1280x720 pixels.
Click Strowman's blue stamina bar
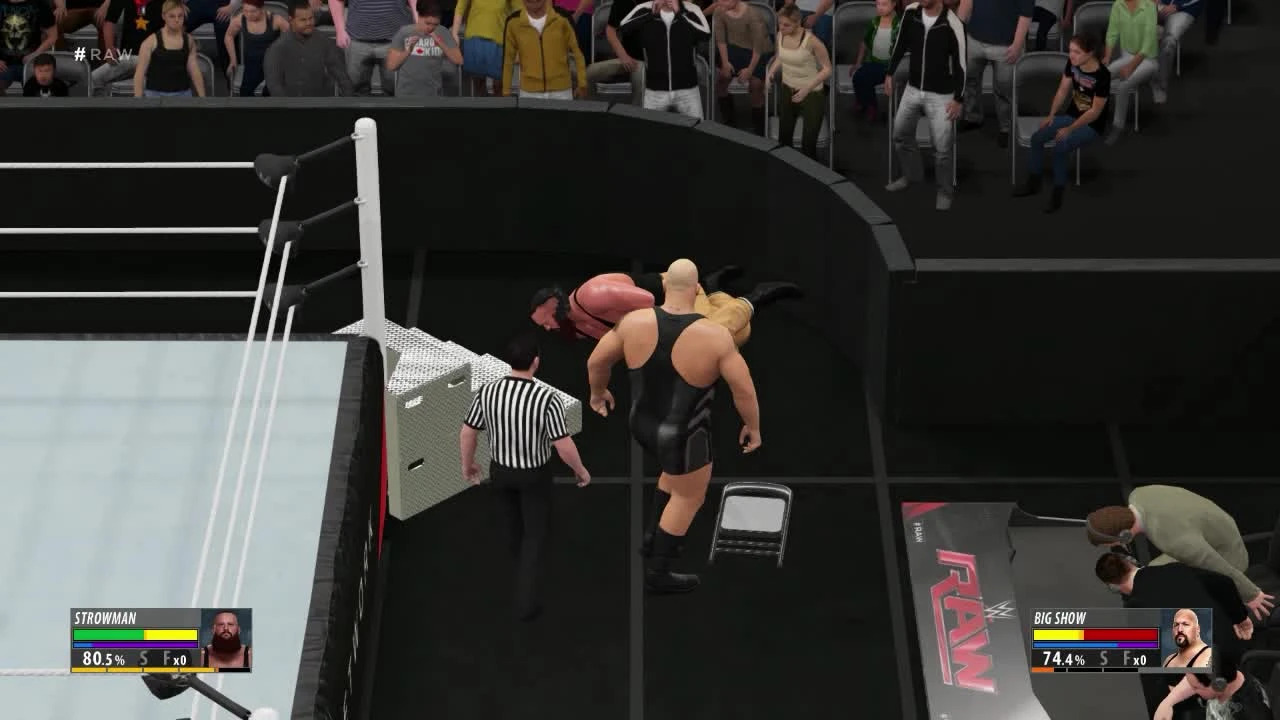pyautogui.click(x=82, y=644)
